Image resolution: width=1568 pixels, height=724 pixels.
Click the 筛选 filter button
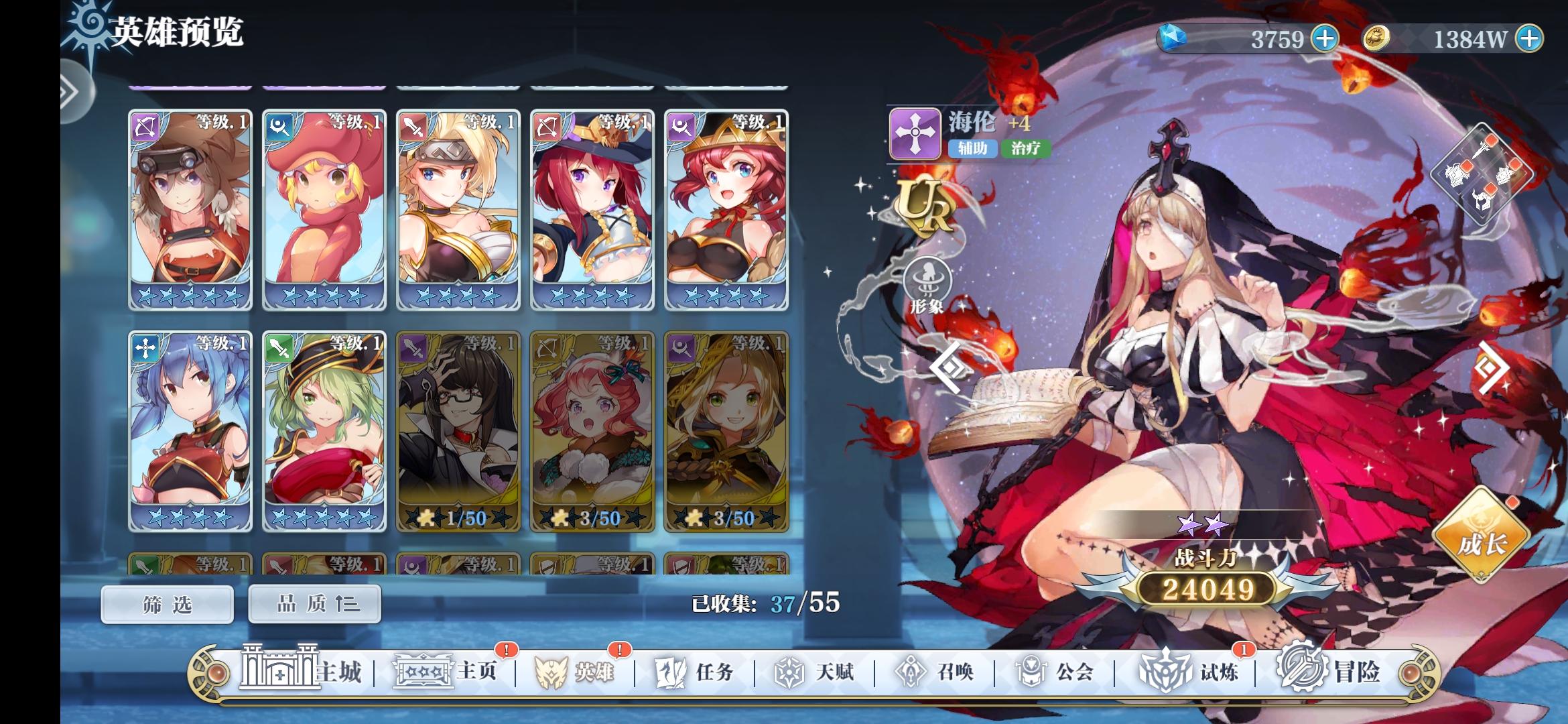[x=166, y=603]
